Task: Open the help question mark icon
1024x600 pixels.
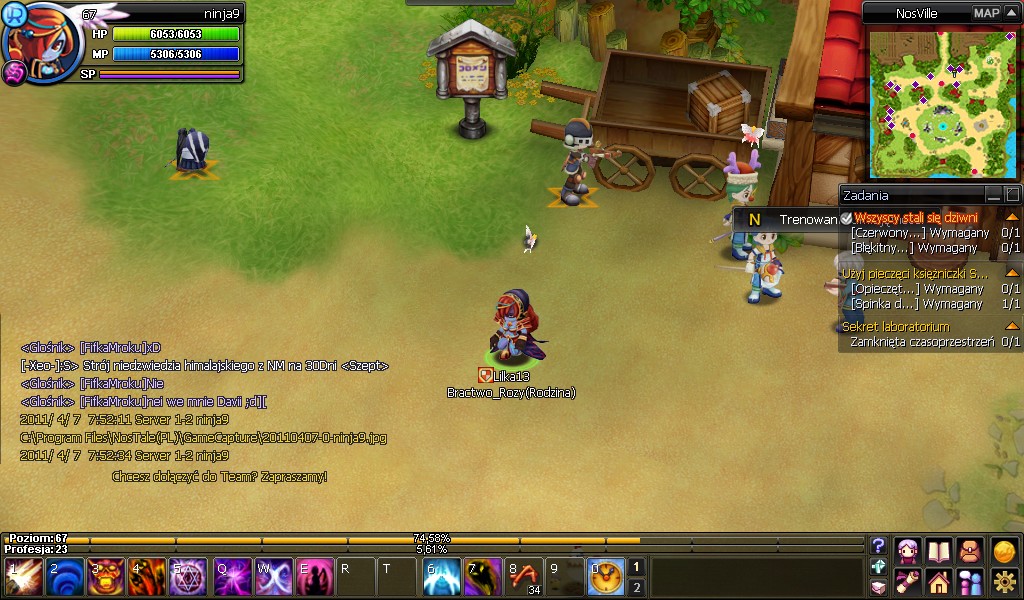Action: tap(878, 546)
